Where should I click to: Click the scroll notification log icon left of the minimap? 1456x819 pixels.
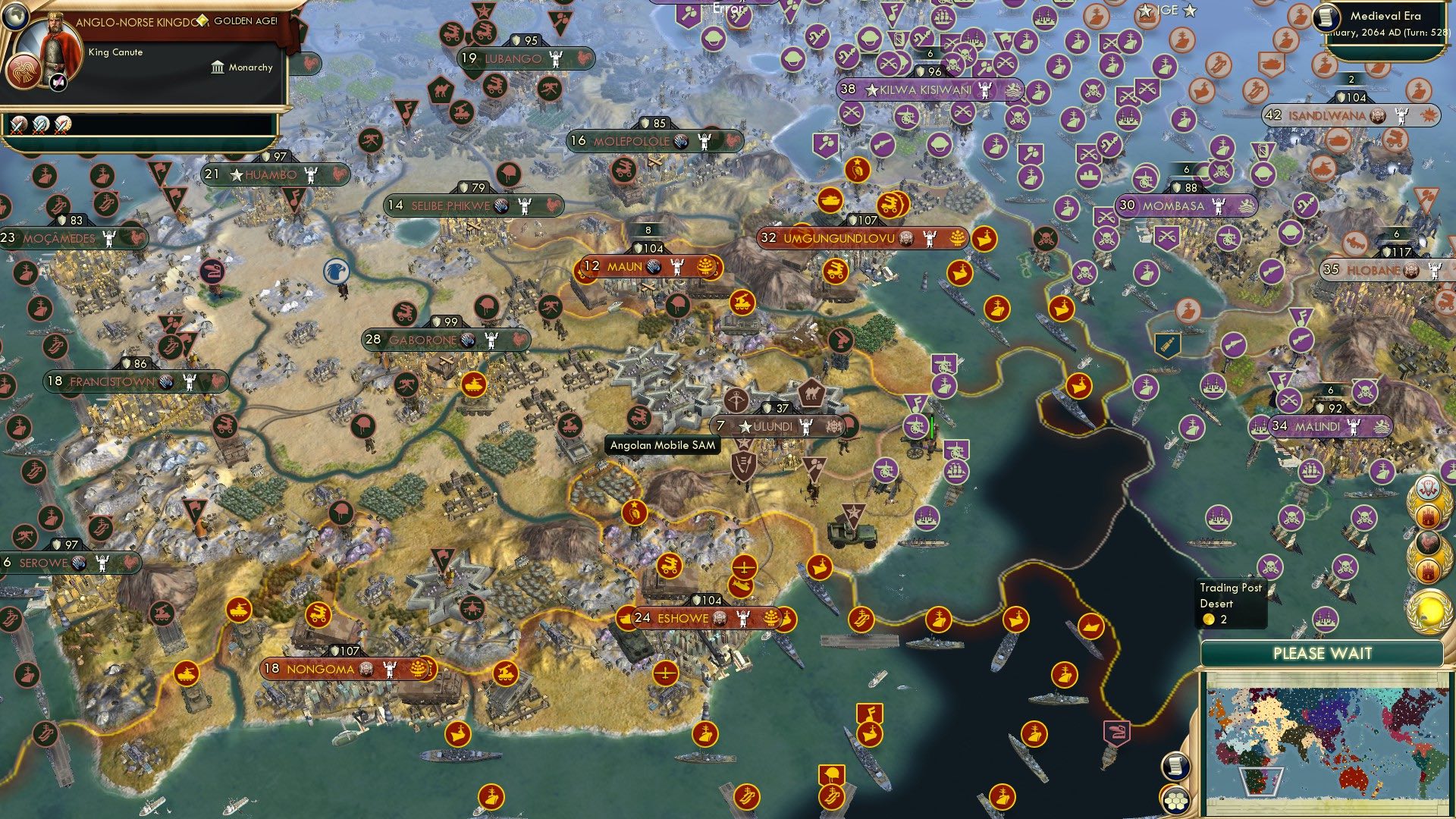coord(1176,767)
